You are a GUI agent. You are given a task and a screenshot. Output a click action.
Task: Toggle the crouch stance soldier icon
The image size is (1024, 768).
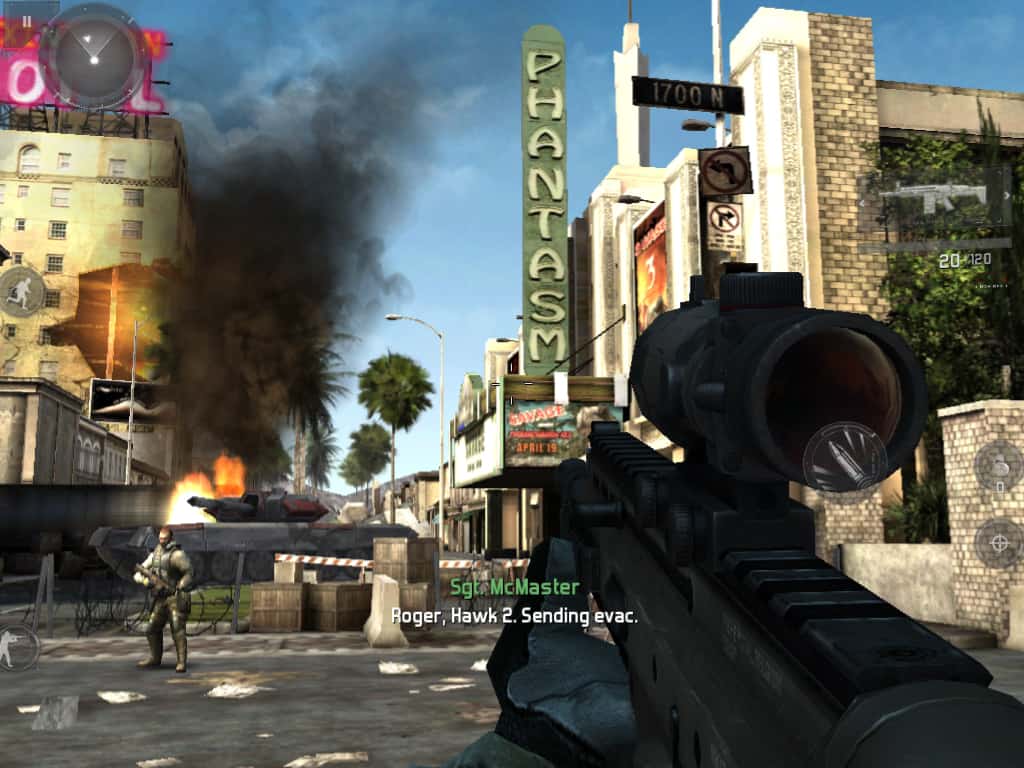click(16, 646)
